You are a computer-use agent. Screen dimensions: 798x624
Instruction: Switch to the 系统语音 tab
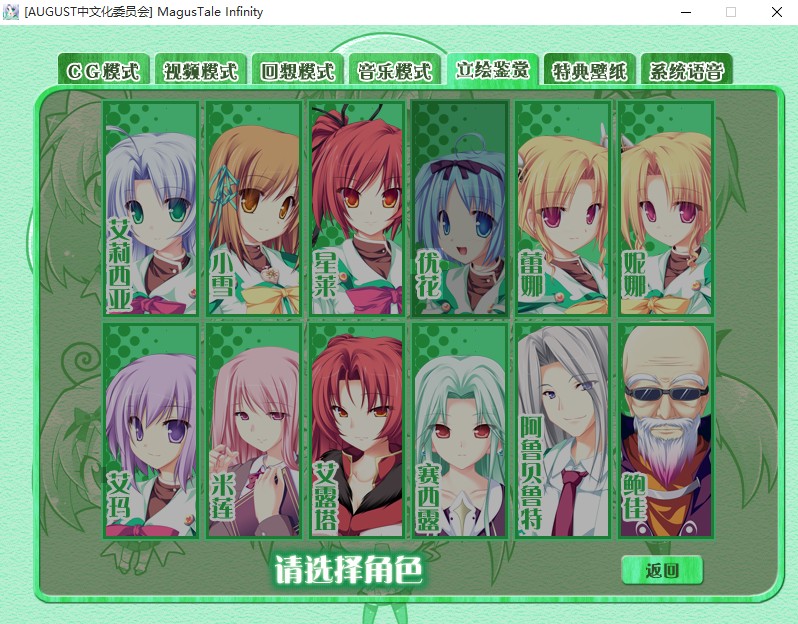point(686,71)
